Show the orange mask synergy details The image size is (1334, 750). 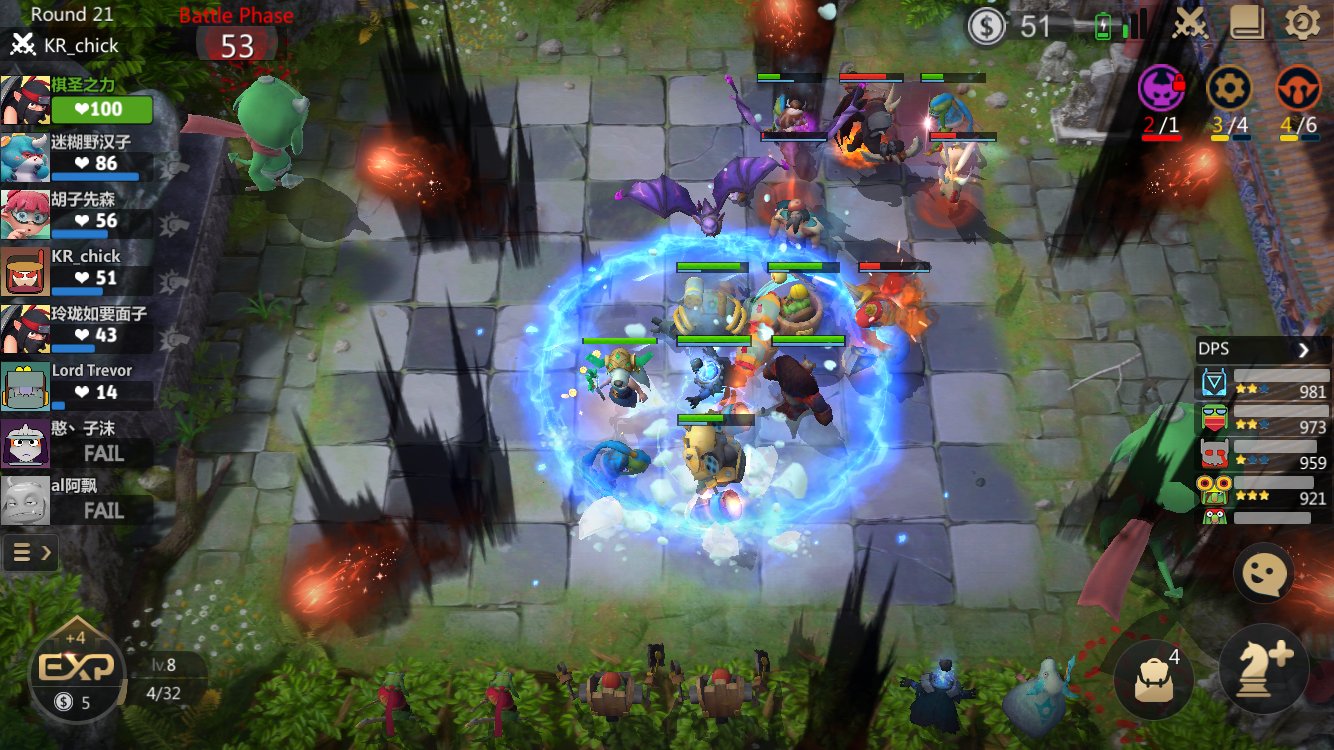coord(1298,90)
